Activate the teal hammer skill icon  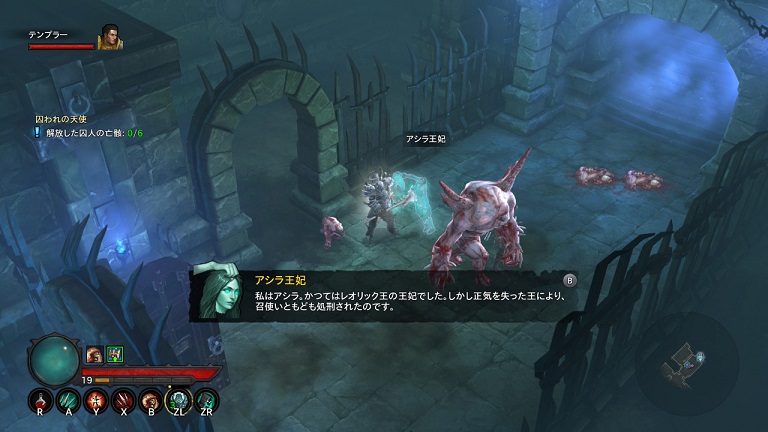207,402
